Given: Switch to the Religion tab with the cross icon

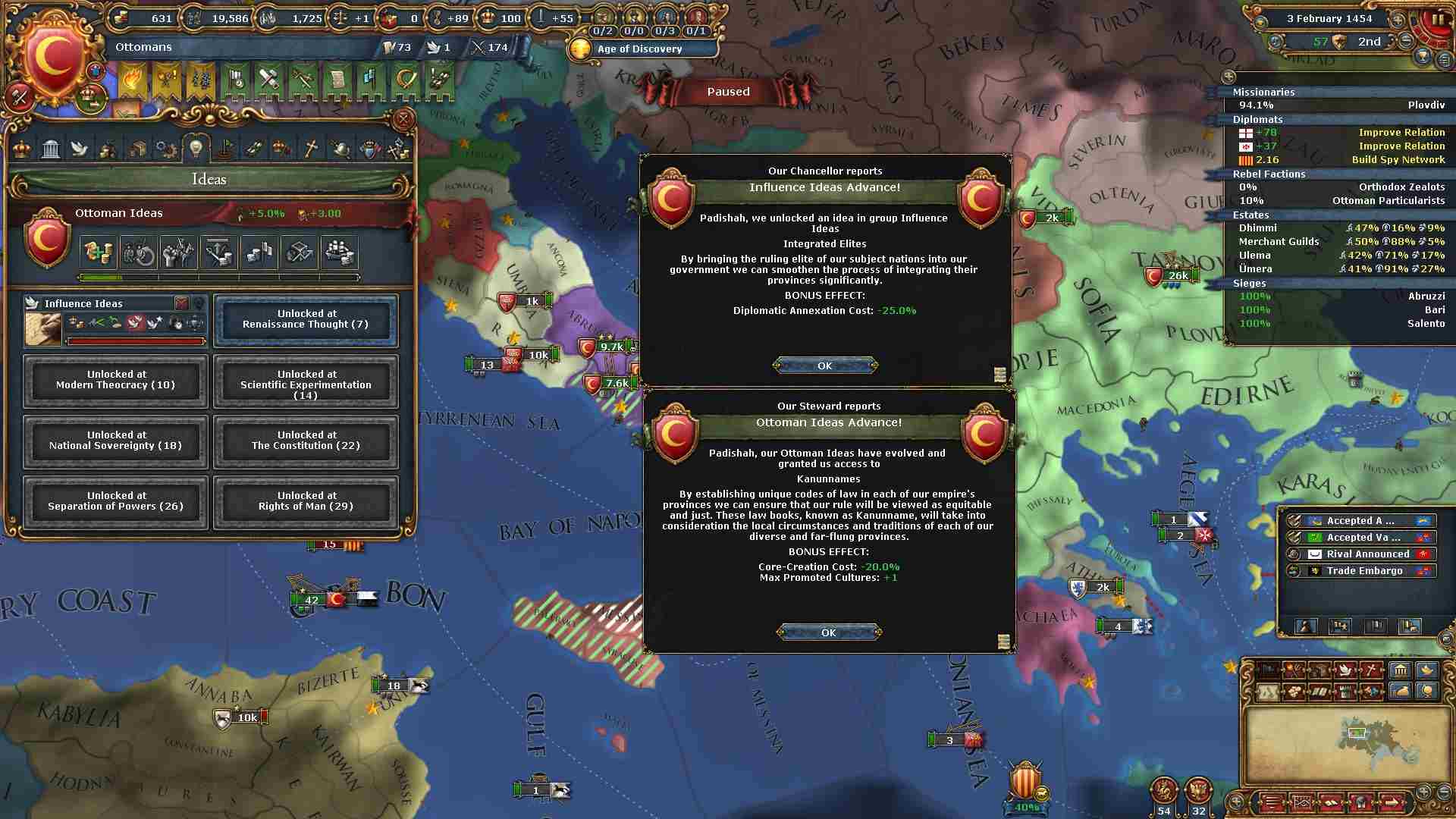Looking at the screenshot, I should (311, 149).
